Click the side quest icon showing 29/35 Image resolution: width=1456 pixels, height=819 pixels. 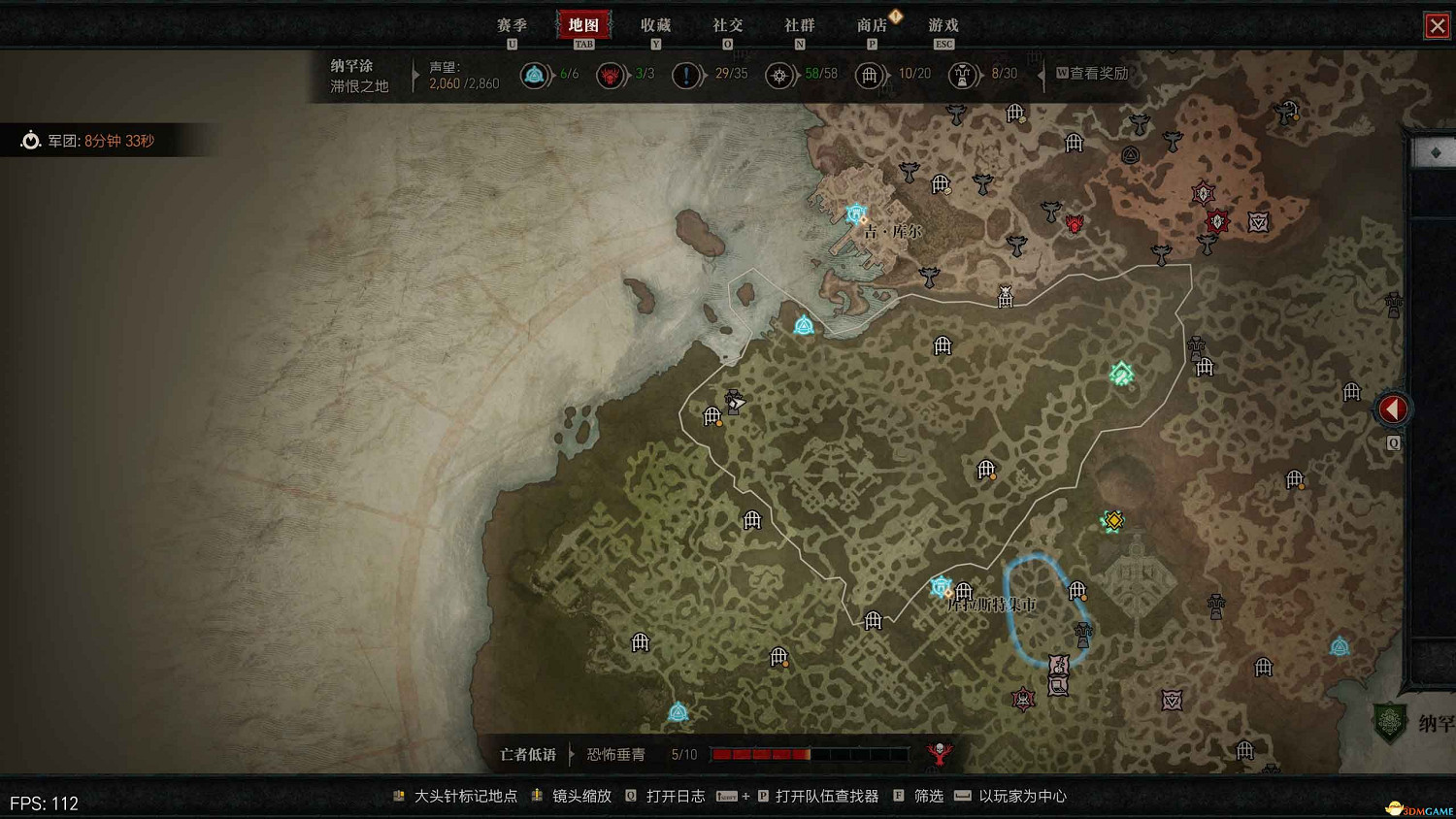pyautogui.click(x=687, y=75)
